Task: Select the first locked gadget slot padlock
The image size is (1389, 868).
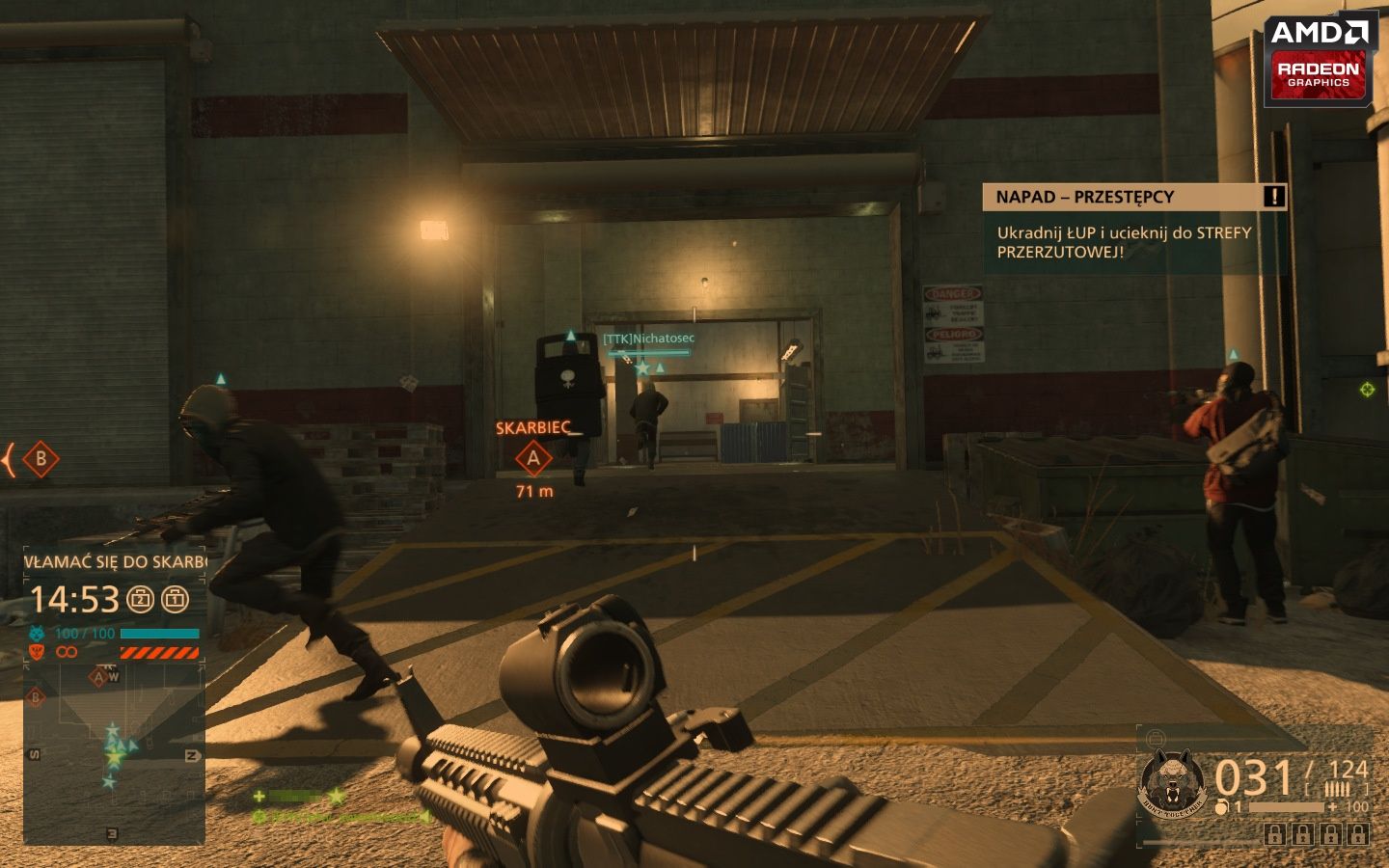Action: (x=1274, y=834)
